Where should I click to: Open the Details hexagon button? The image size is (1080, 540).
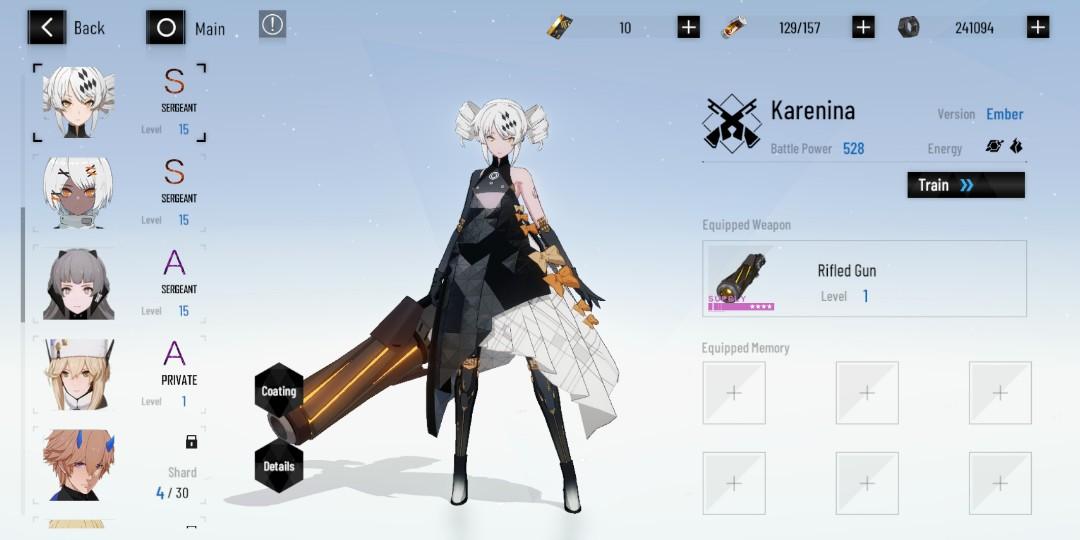[279, 466]
